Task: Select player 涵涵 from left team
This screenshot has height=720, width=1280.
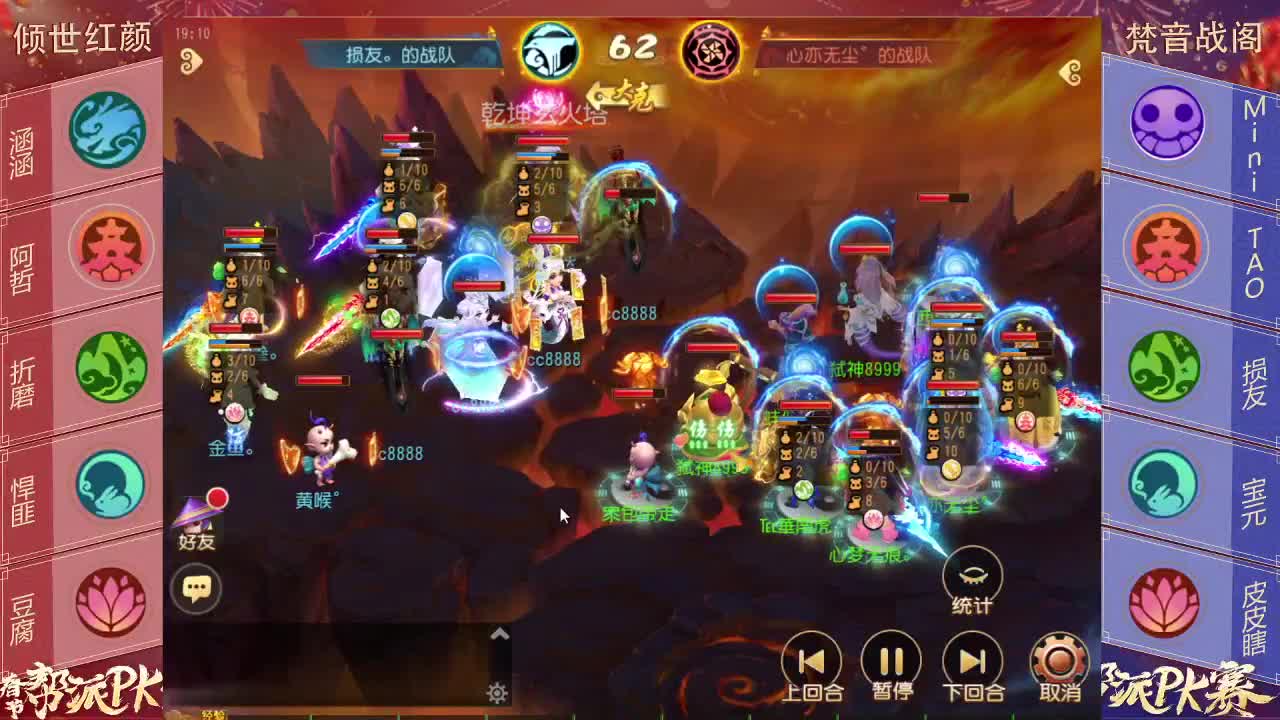Action: pyautogui.click(x=107, y=130)
